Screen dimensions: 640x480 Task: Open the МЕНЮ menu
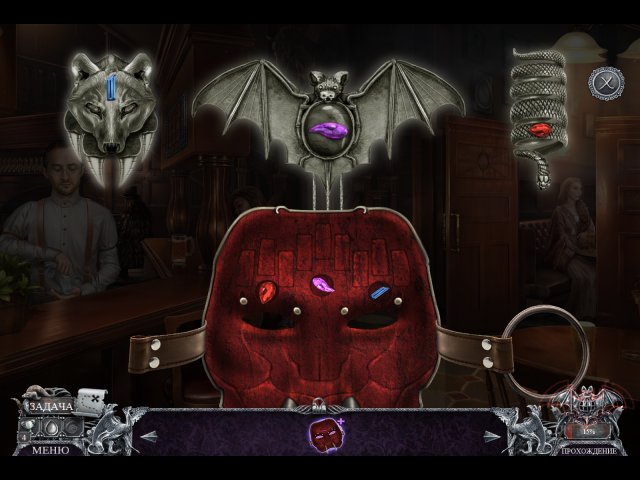pos(49,450)
